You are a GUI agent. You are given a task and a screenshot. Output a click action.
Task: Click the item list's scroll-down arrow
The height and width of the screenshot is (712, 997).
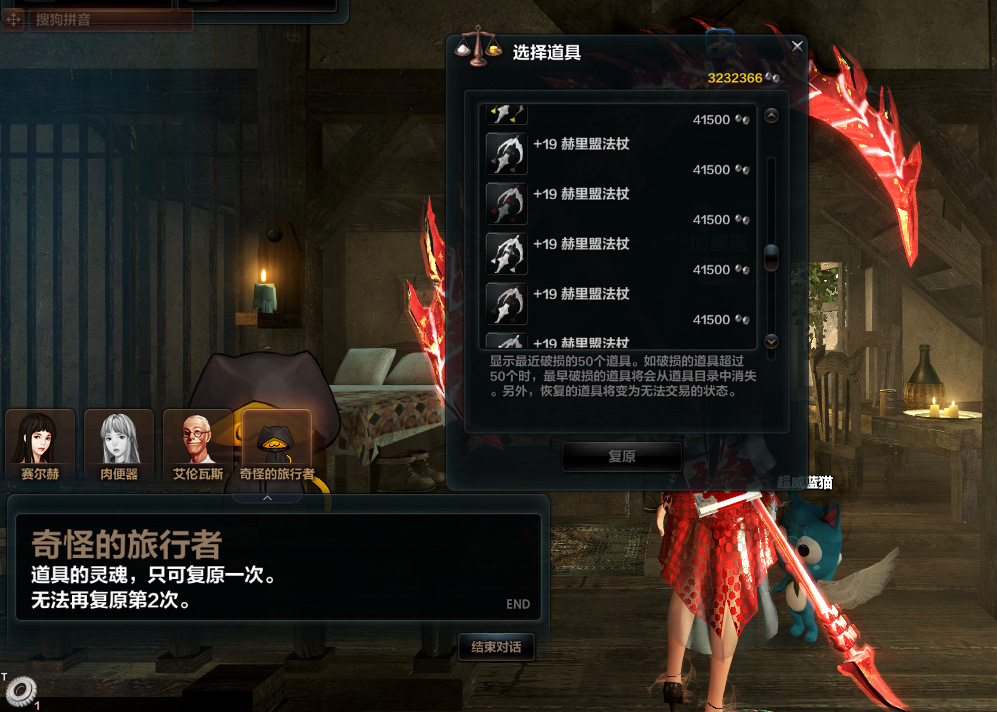tap(771, 342)
